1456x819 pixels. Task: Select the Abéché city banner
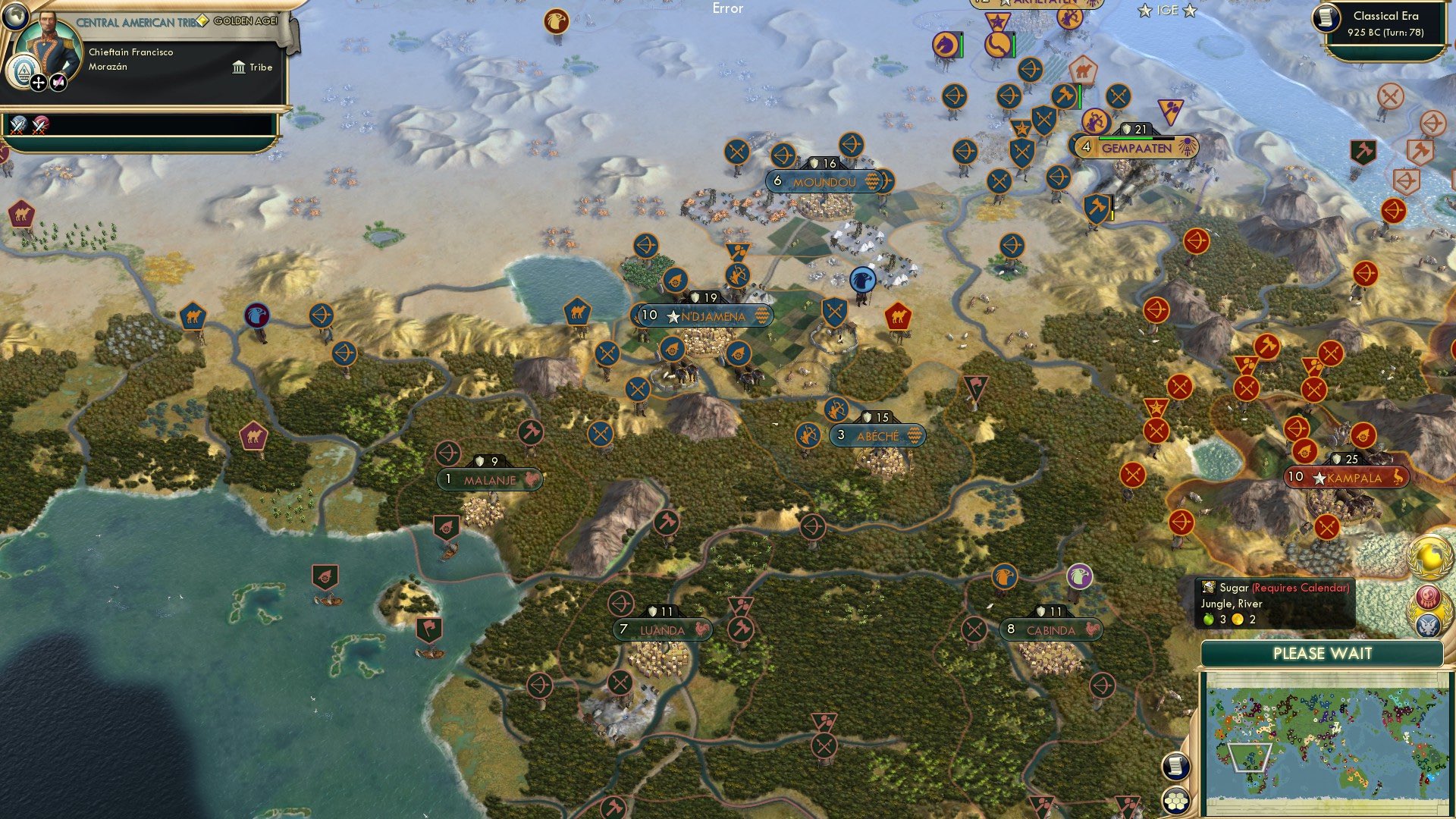point(877,436)
